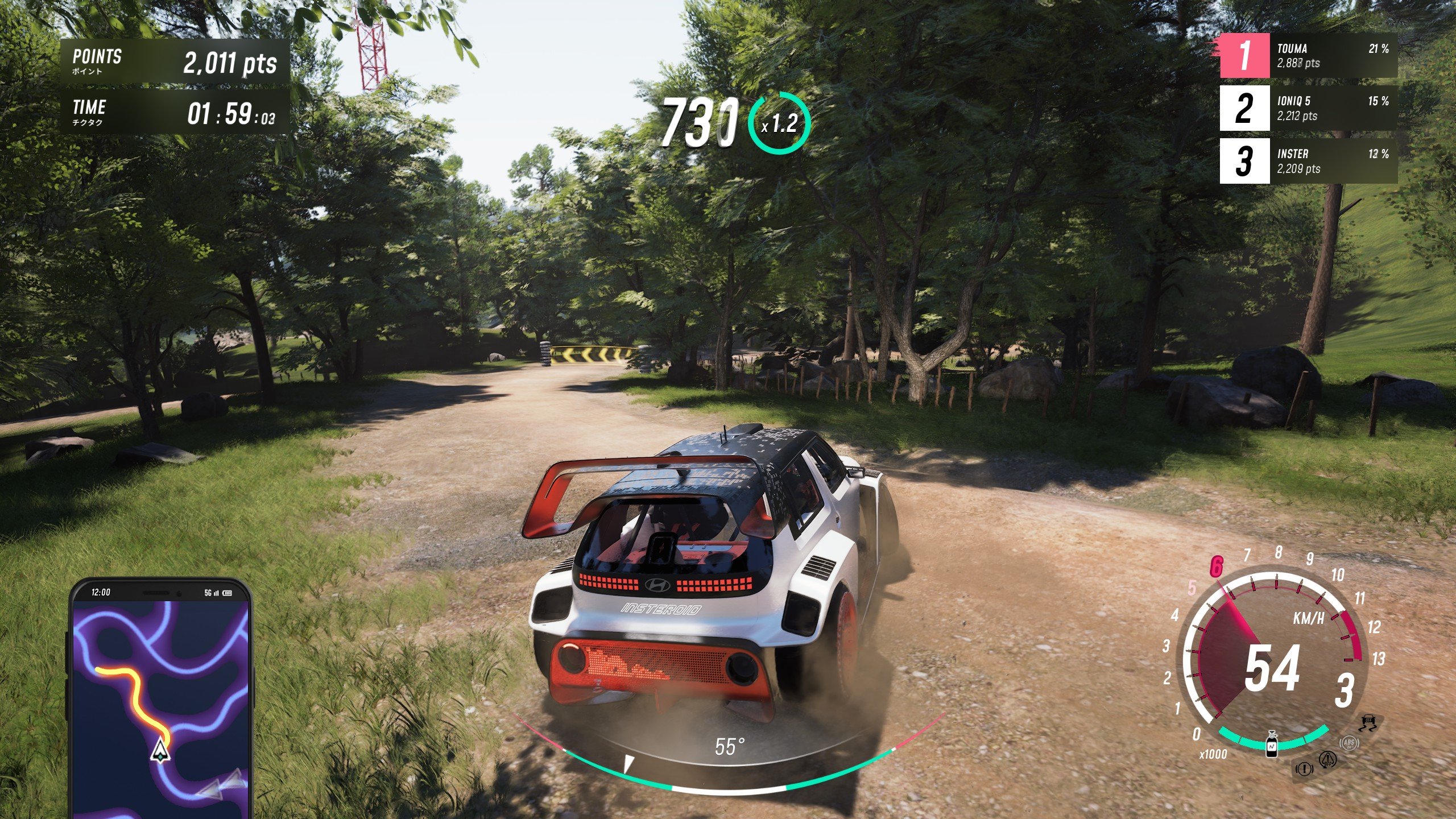
Task: Click the stability control triangle OFF icon
Action: pos(1328,759)
